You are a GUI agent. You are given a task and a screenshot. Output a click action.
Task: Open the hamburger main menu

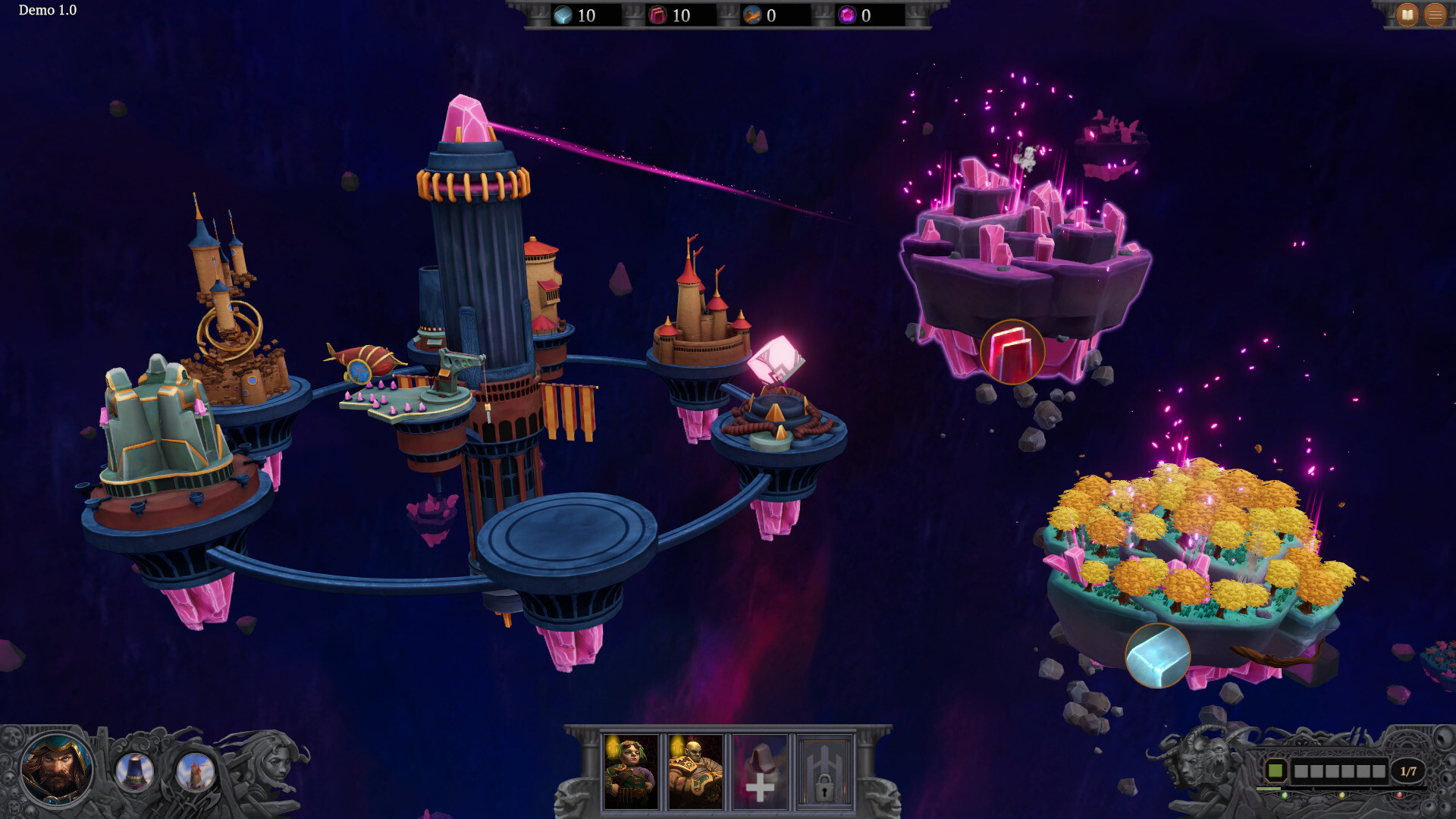pyautogui.click(x=1435, y=14)
